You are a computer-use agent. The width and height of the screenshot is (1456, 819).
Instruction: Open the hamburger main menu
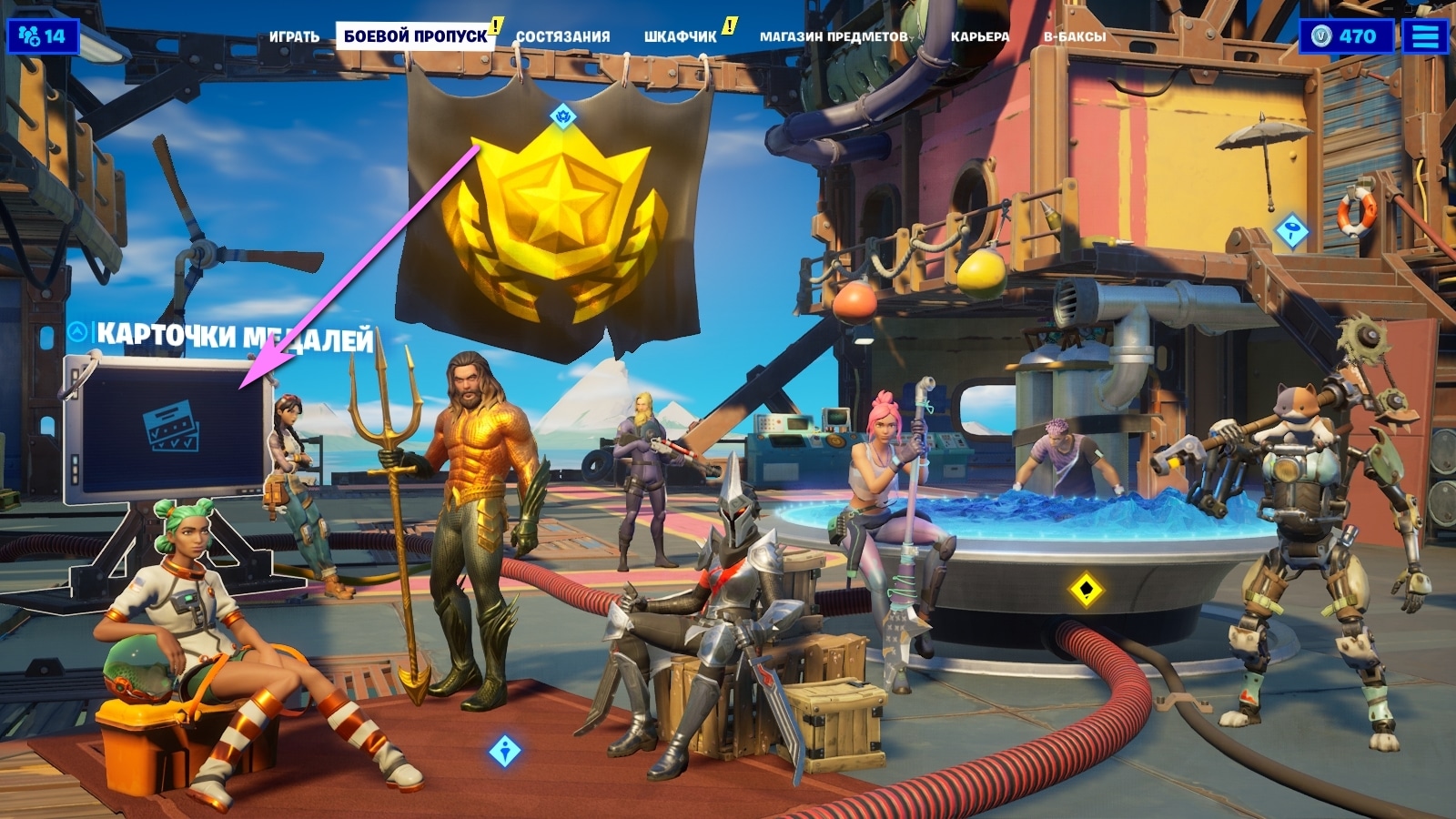[1425, 36]
